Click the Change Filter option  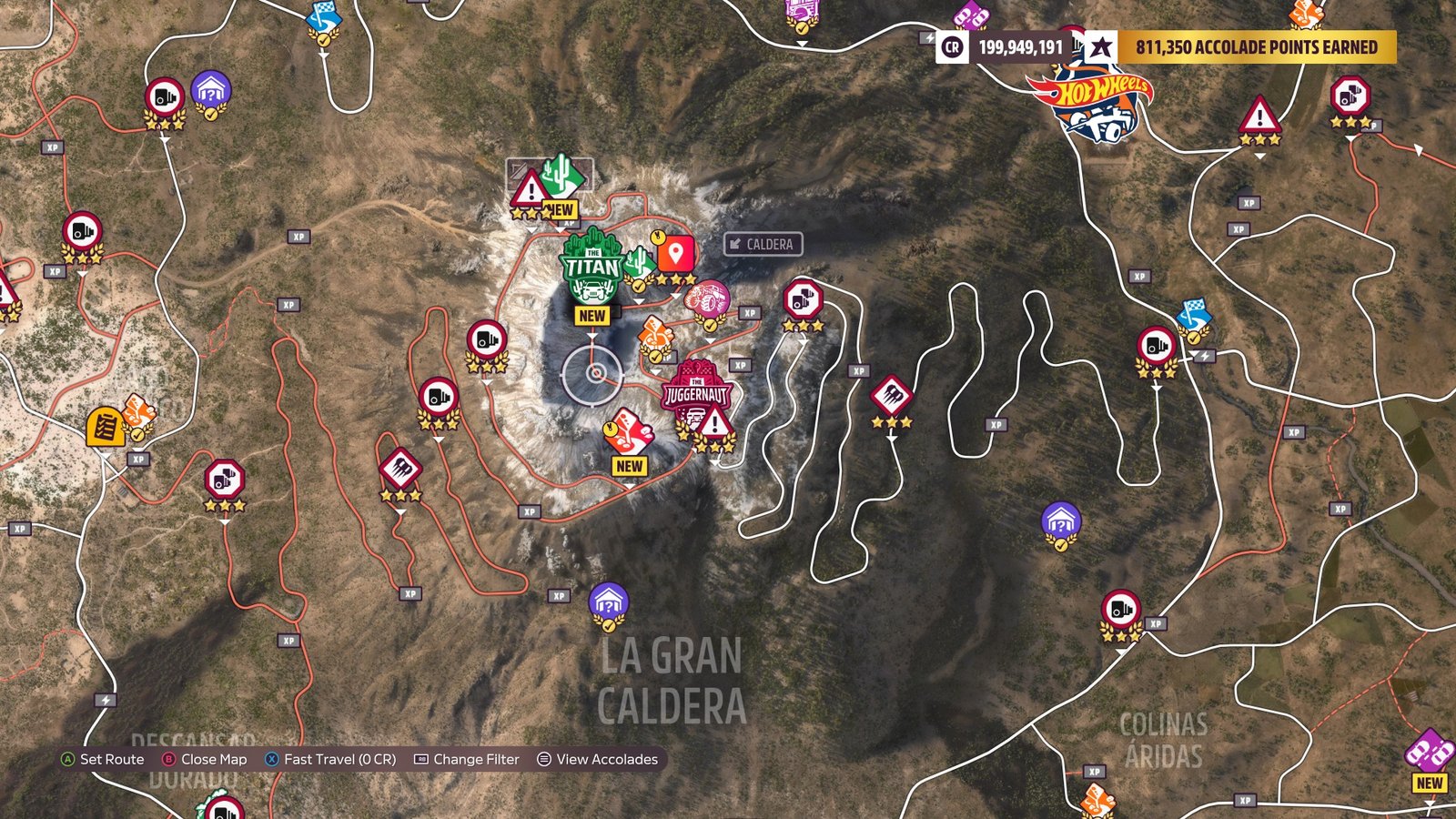coord(467,759)
